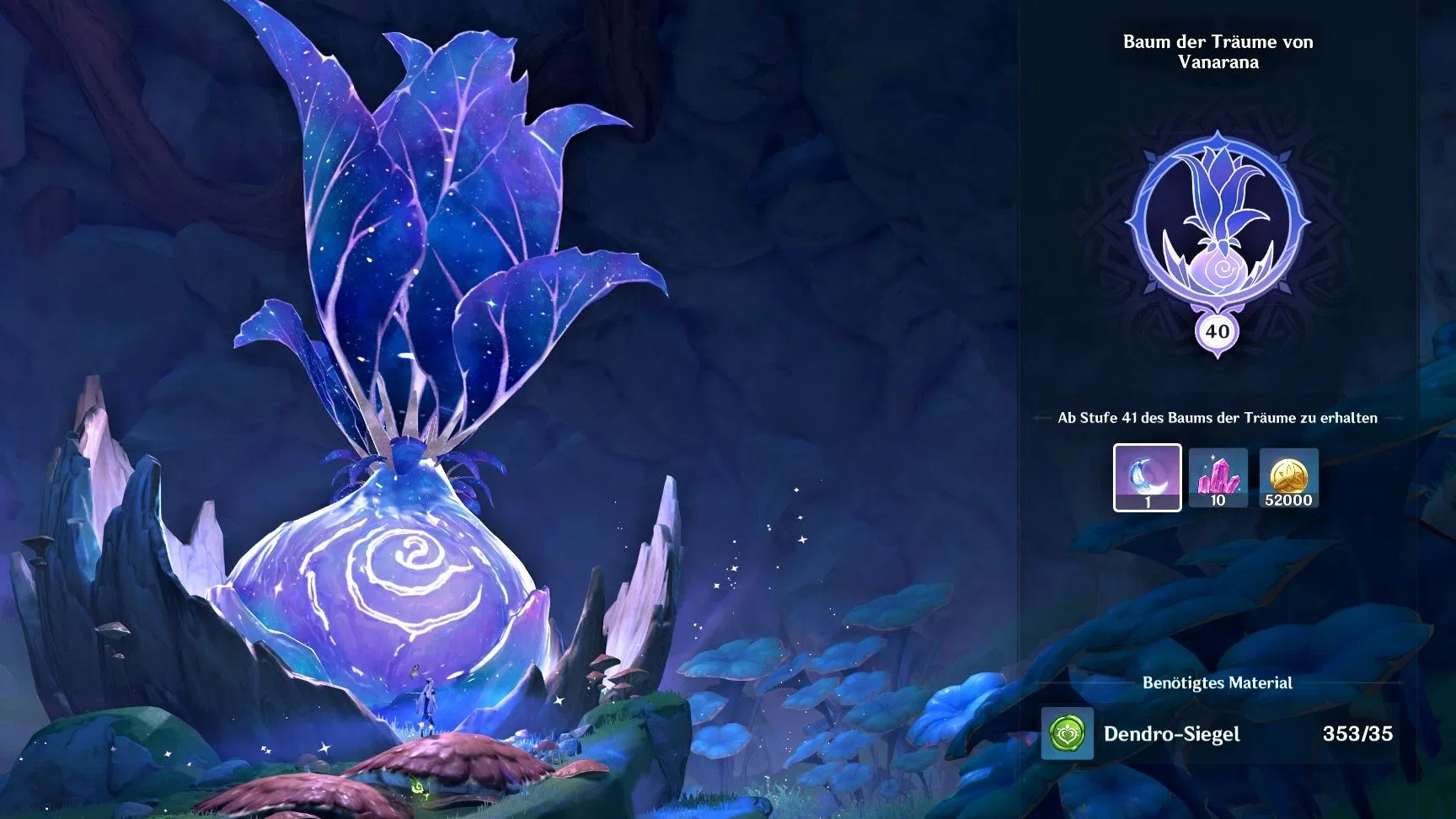Screen dimensions: 1456x819
Task: Click the Dendro-Siegel text label
Action: 1173,735
